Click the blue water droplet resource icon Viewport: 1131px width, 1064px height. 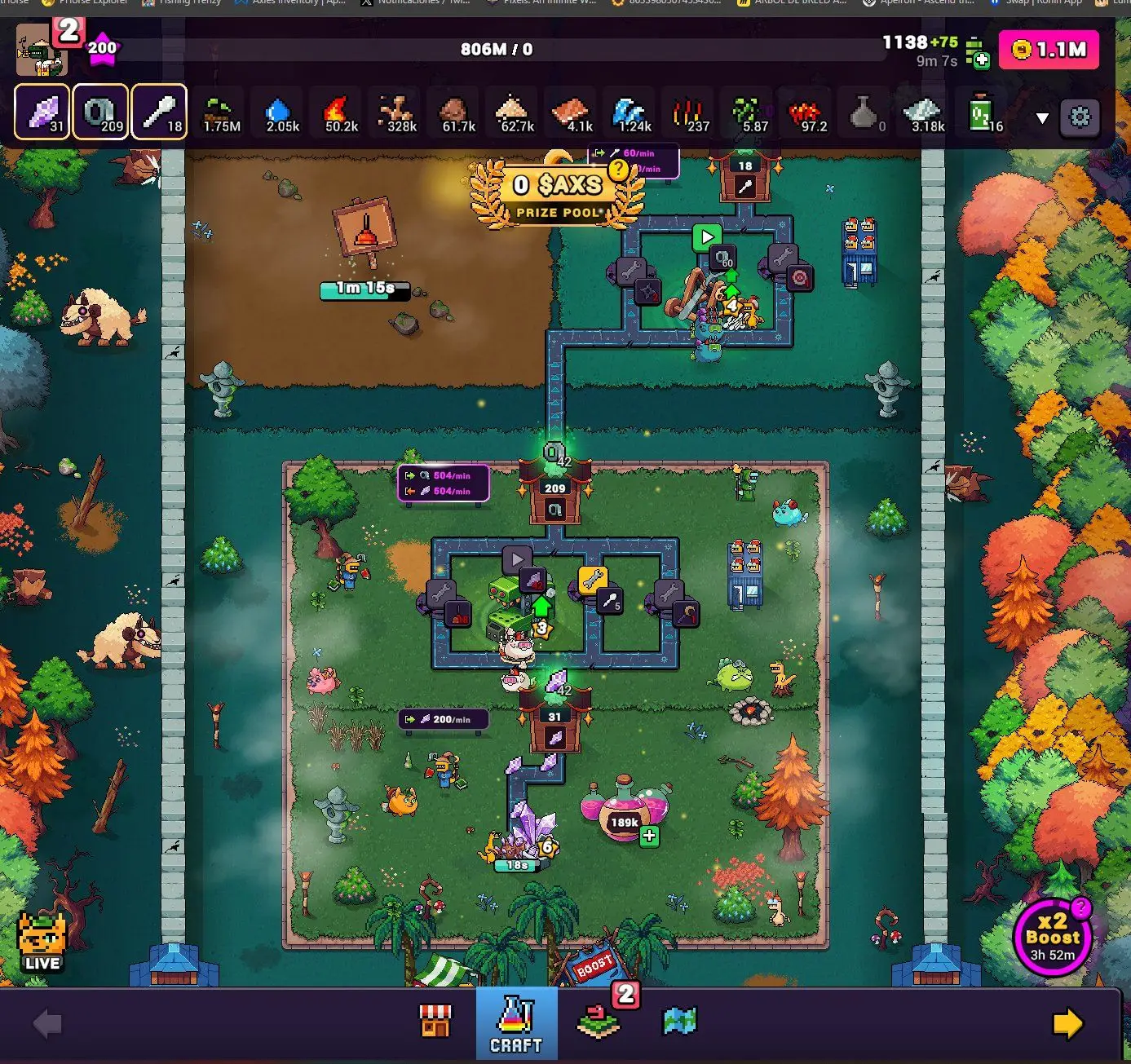pos(279,113)
